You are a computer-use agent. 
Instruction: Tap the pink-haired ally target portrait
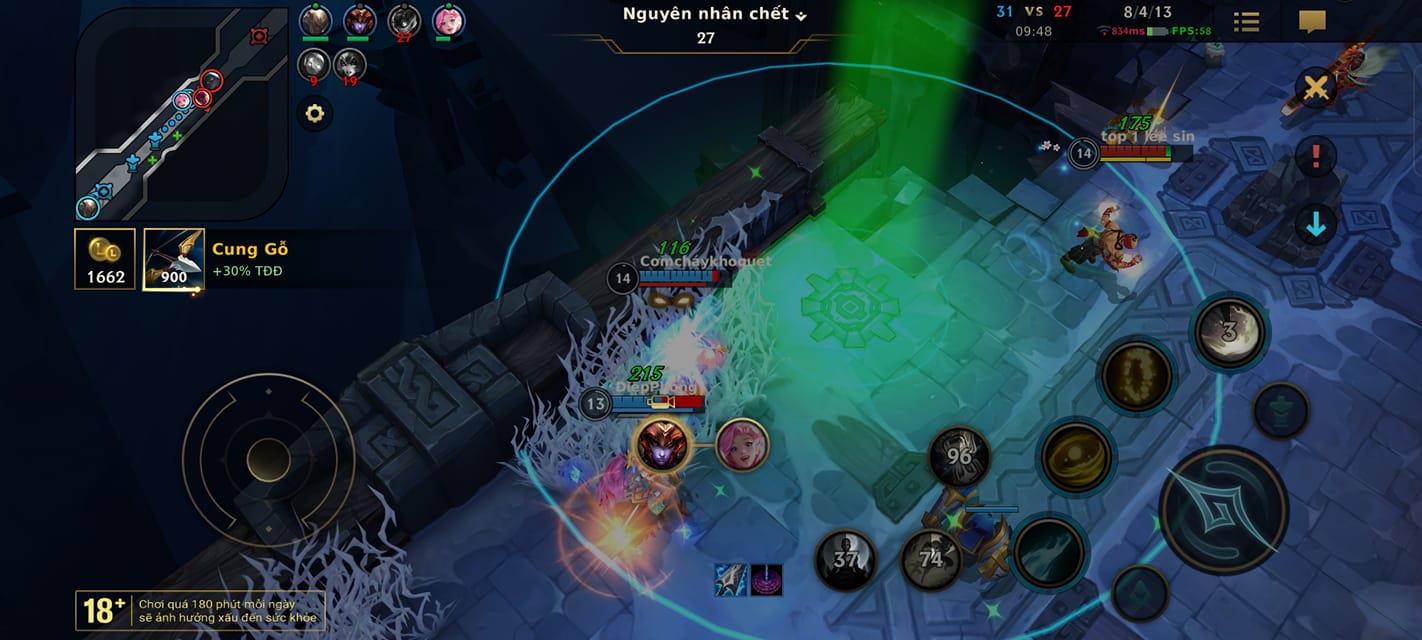click(x=742, y=445)
